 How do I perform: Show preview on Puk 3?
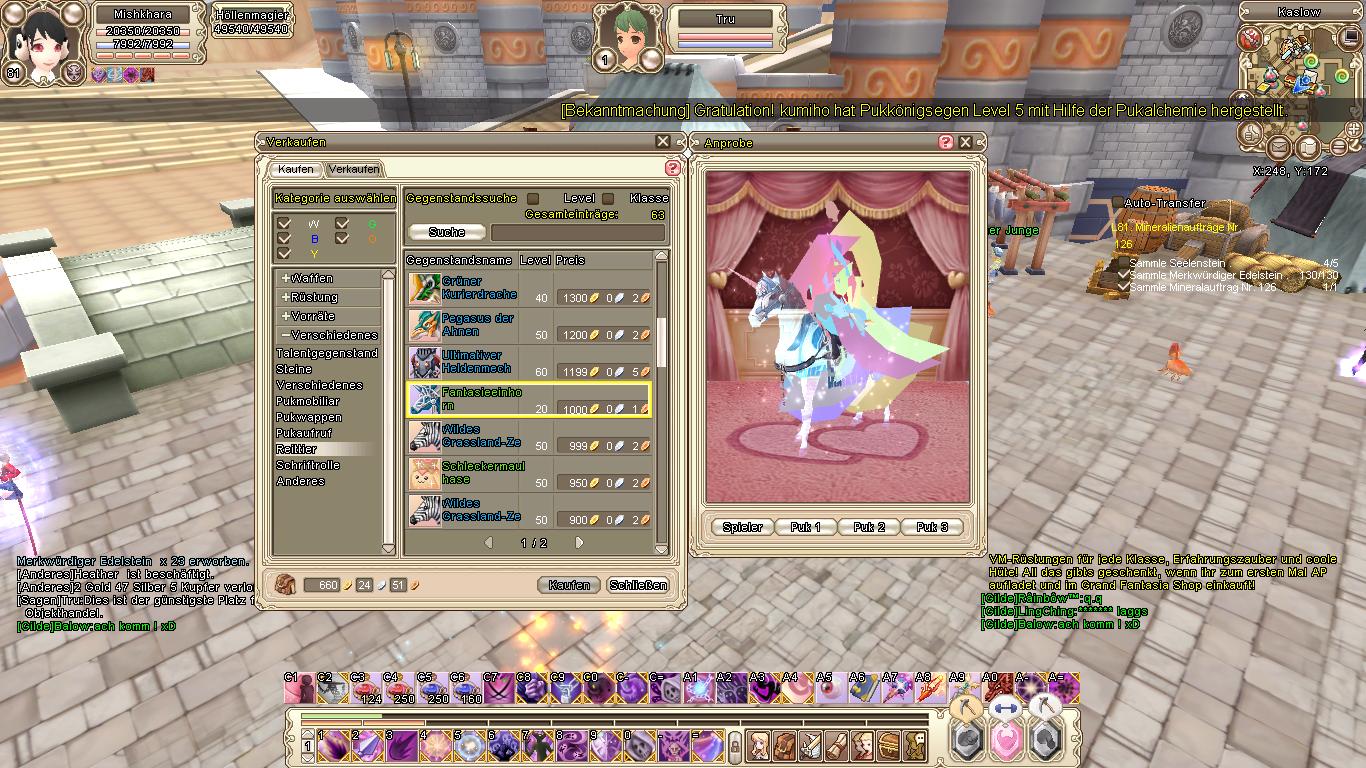pyautogui.click(x=931, y=527)
